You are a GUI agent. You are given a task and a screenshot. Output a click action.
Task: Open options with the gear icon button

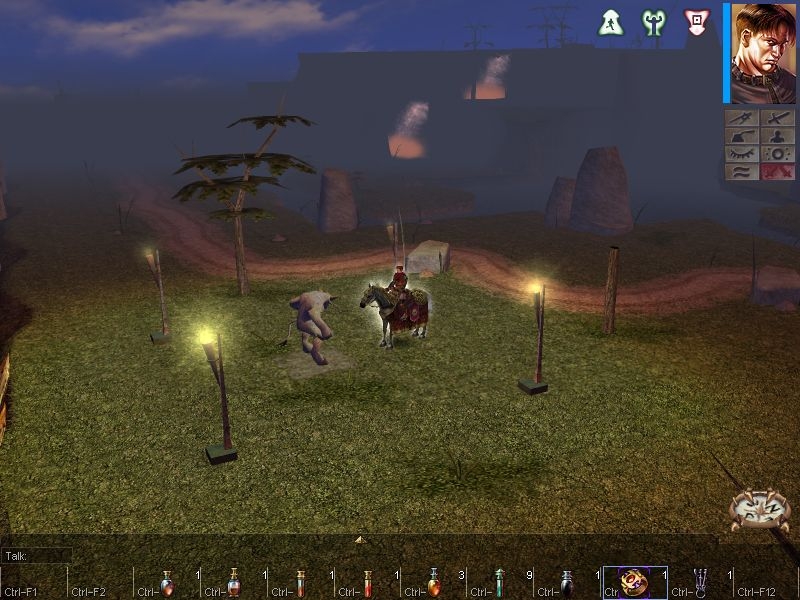777,154
